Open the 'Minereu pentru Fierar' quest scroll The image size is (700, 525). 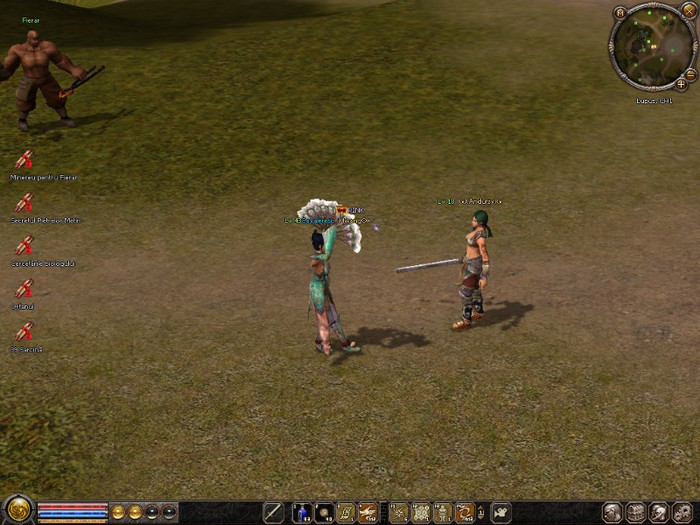[x=24, y=159]
